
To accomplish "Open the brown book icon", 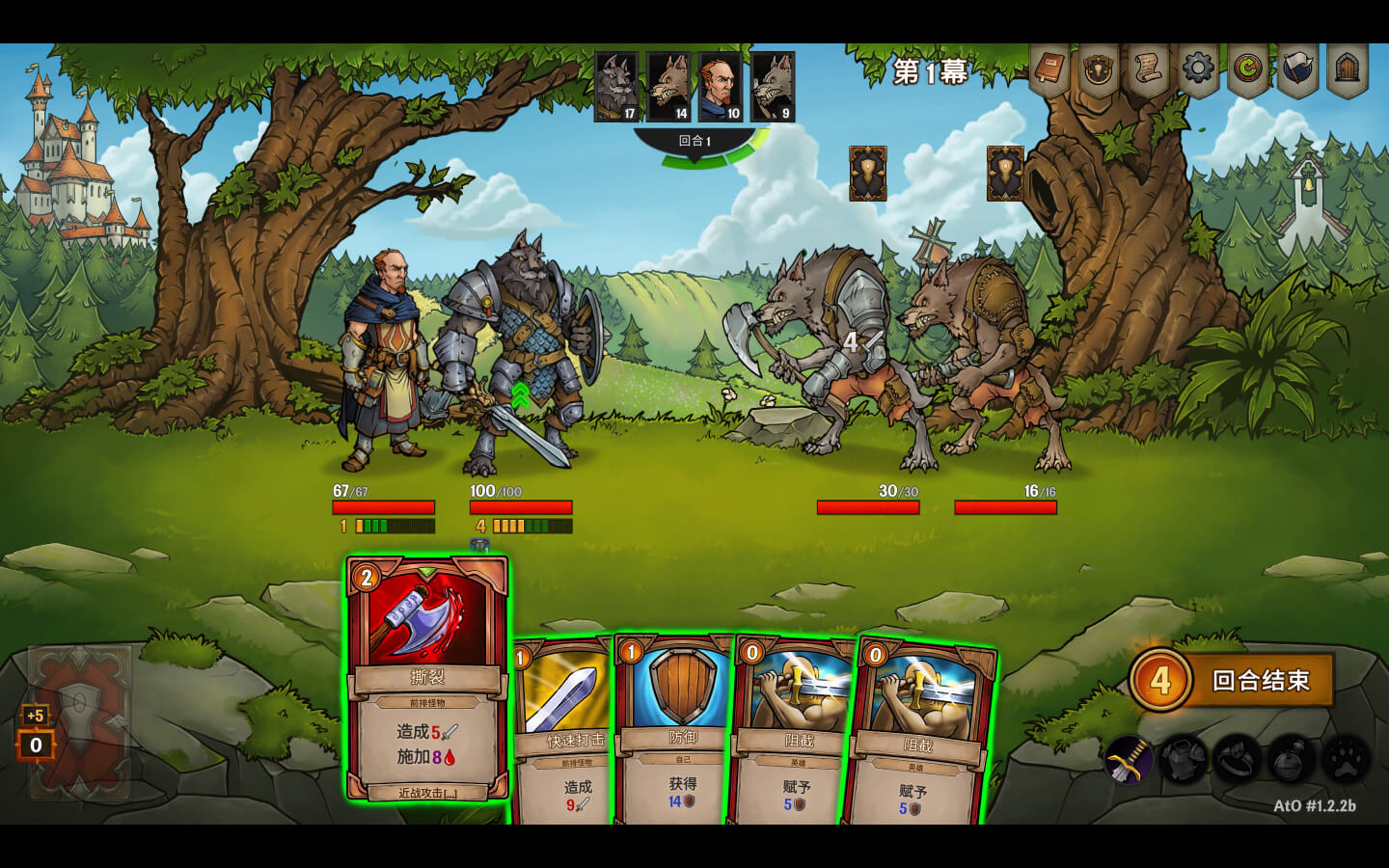I will pyautogui.click(x=1049, y=68).
